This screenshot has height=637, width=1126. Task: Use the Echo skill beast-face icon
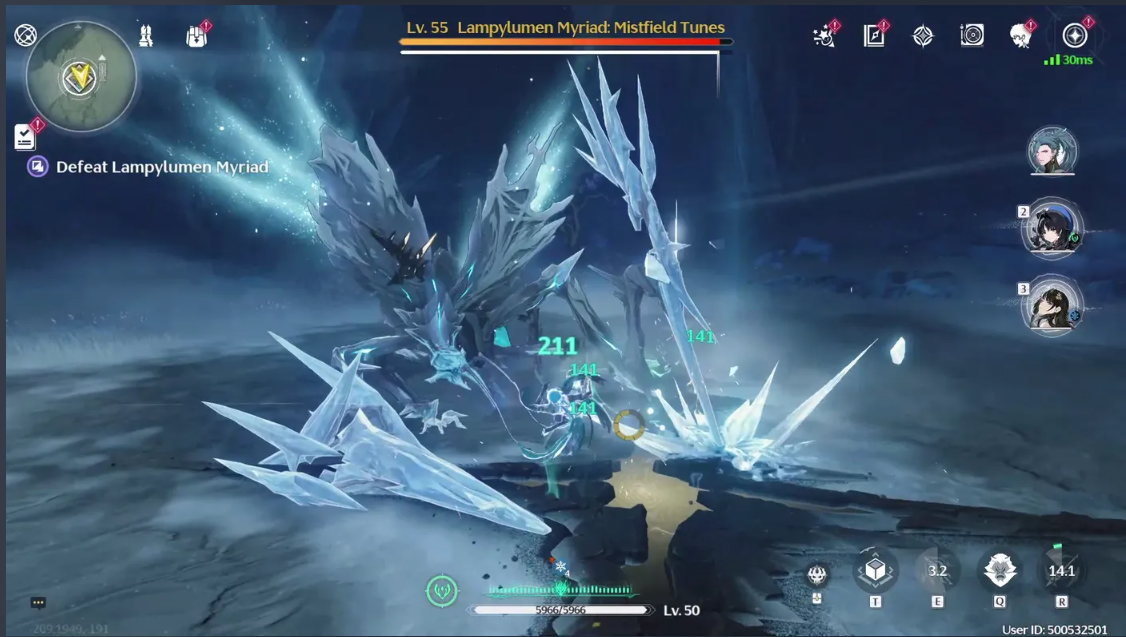(x=999, y=570)
